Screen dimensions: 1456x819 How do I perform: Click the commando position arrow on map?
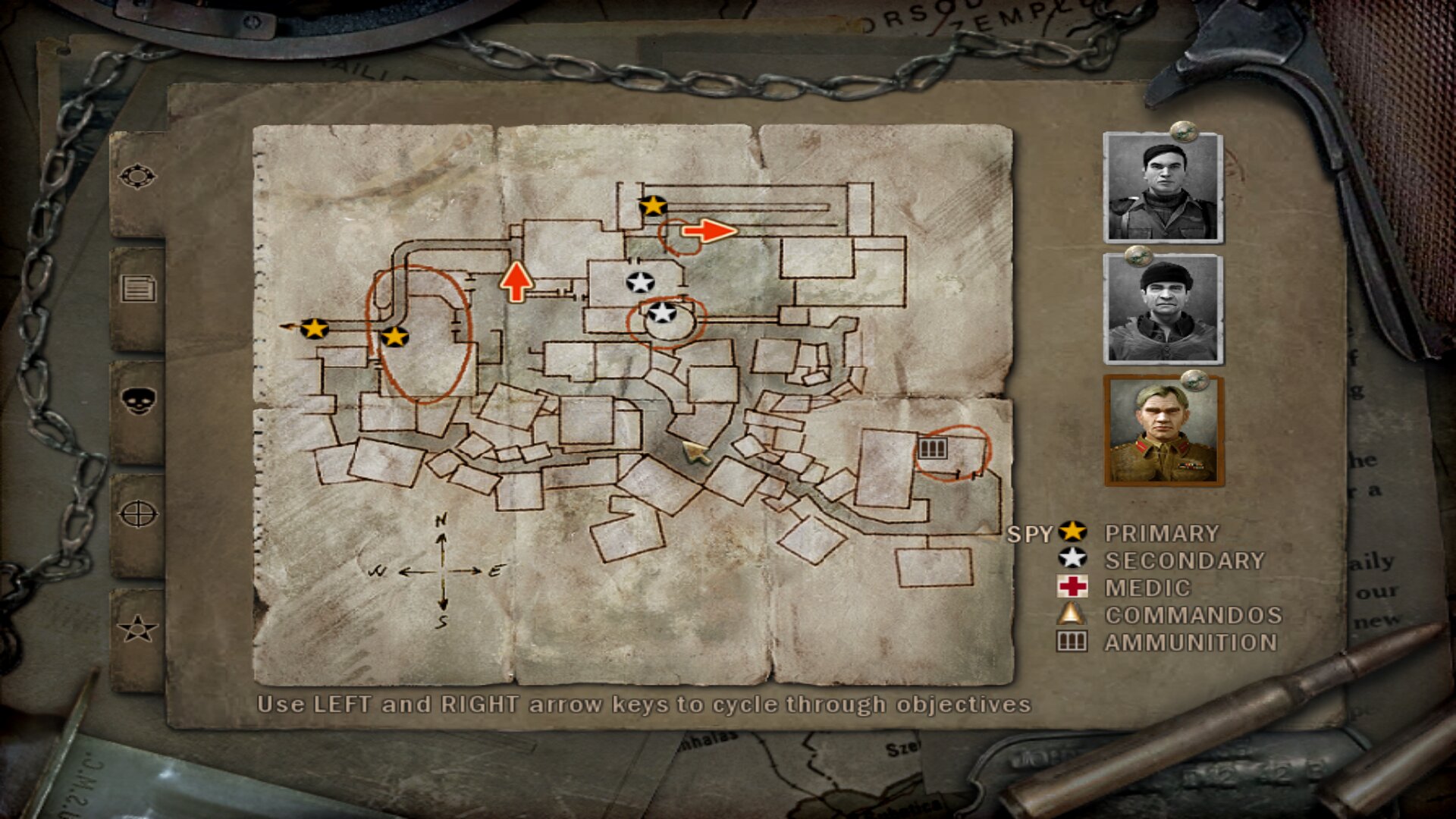click(x=695, y=453)
